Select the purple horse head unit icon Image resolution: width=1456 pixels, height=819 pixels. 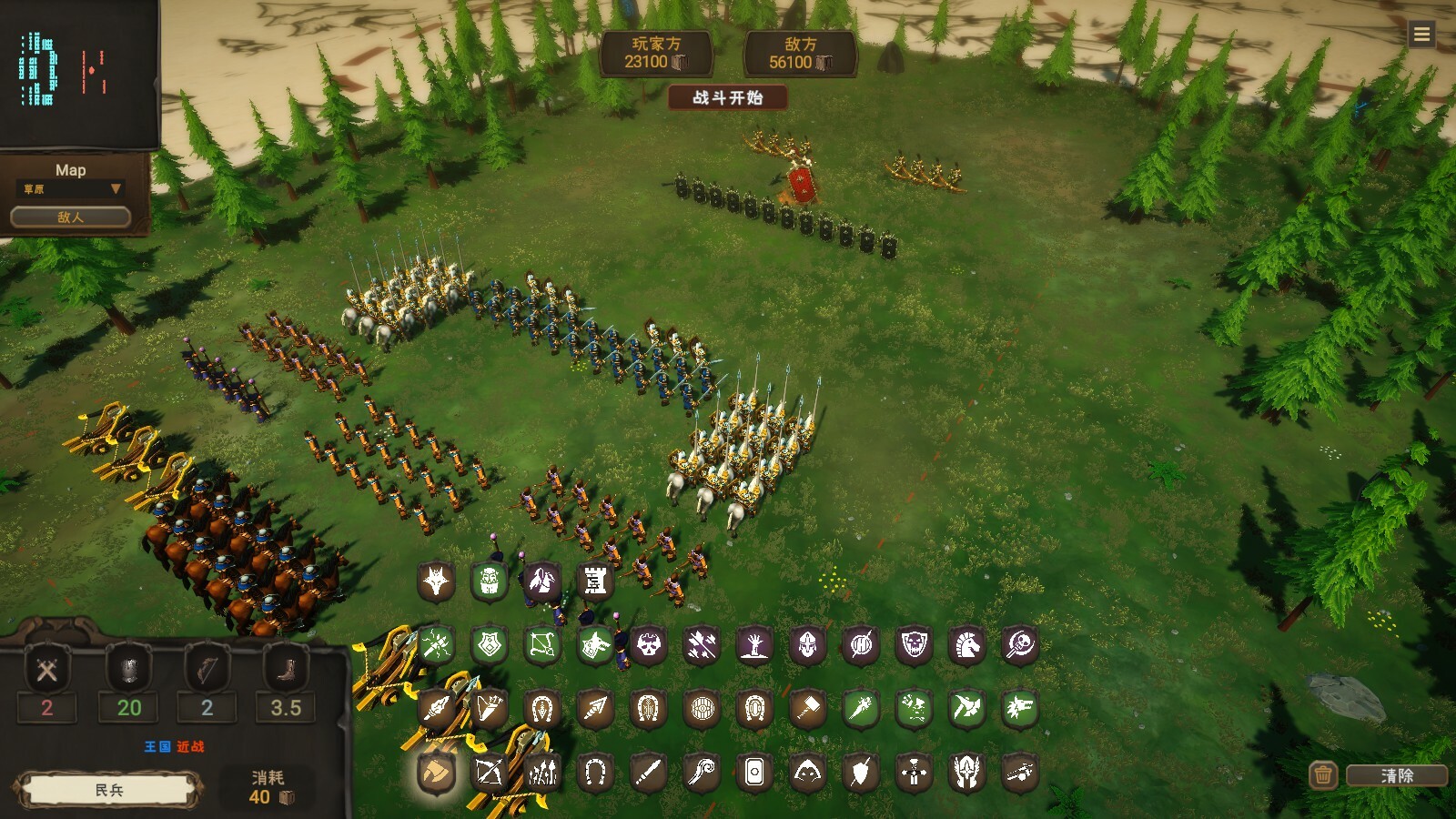tap(966, 647)
